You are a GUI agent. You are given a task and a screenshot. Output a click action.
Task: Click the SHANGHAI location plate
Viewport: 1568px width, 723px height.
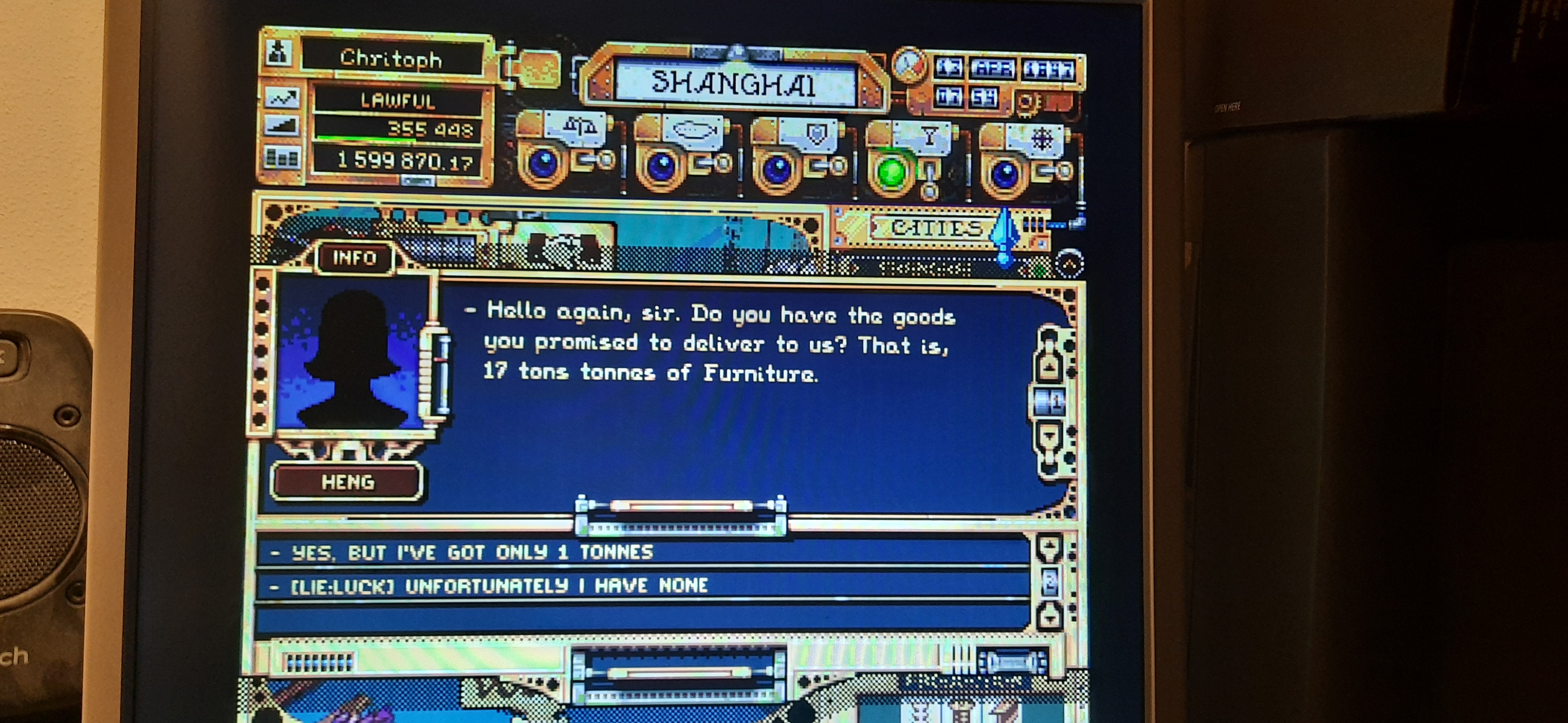(734, 84)
